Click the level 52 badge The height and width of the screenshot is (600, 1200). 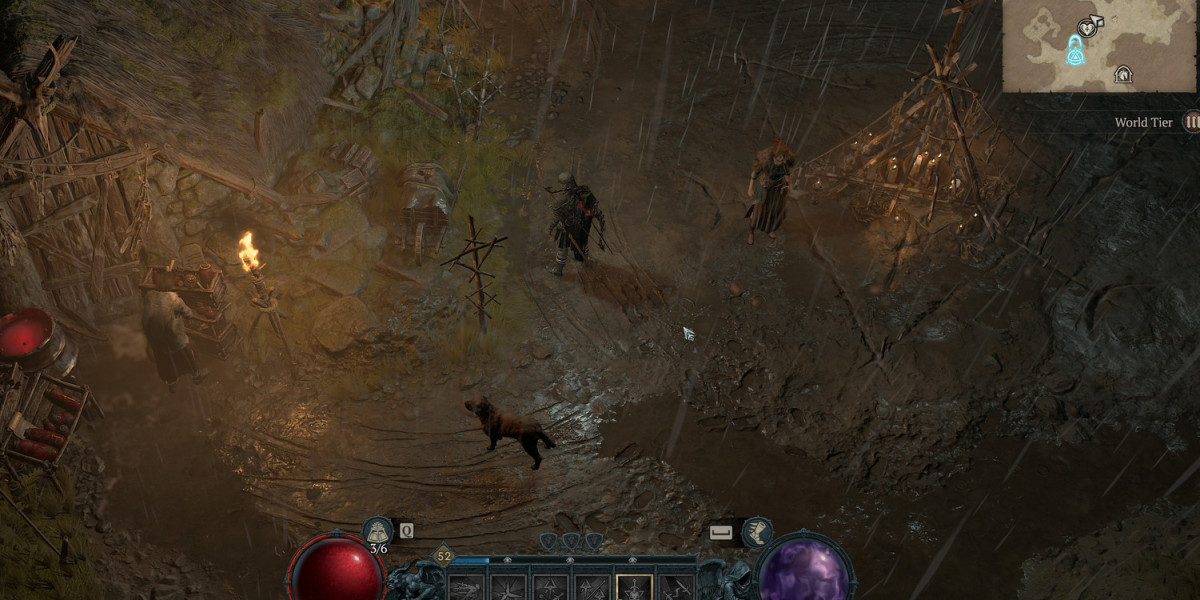point(443,555)
